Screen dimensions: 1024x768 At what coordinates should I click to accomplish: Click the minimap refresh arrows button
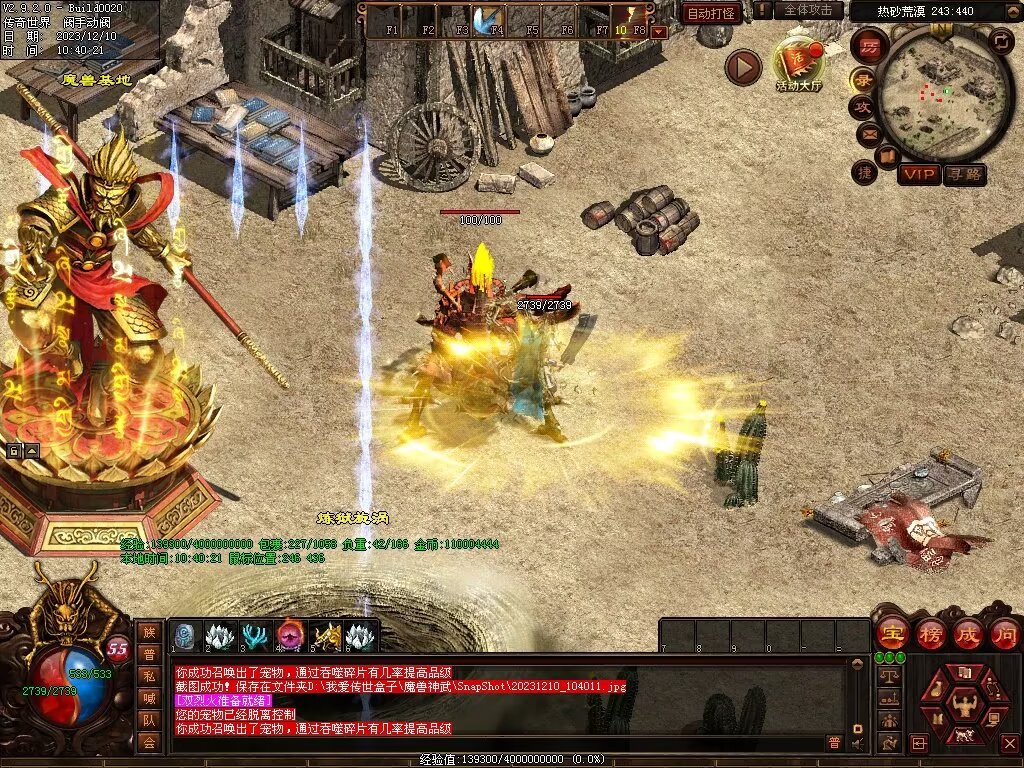pos(1001,41)
